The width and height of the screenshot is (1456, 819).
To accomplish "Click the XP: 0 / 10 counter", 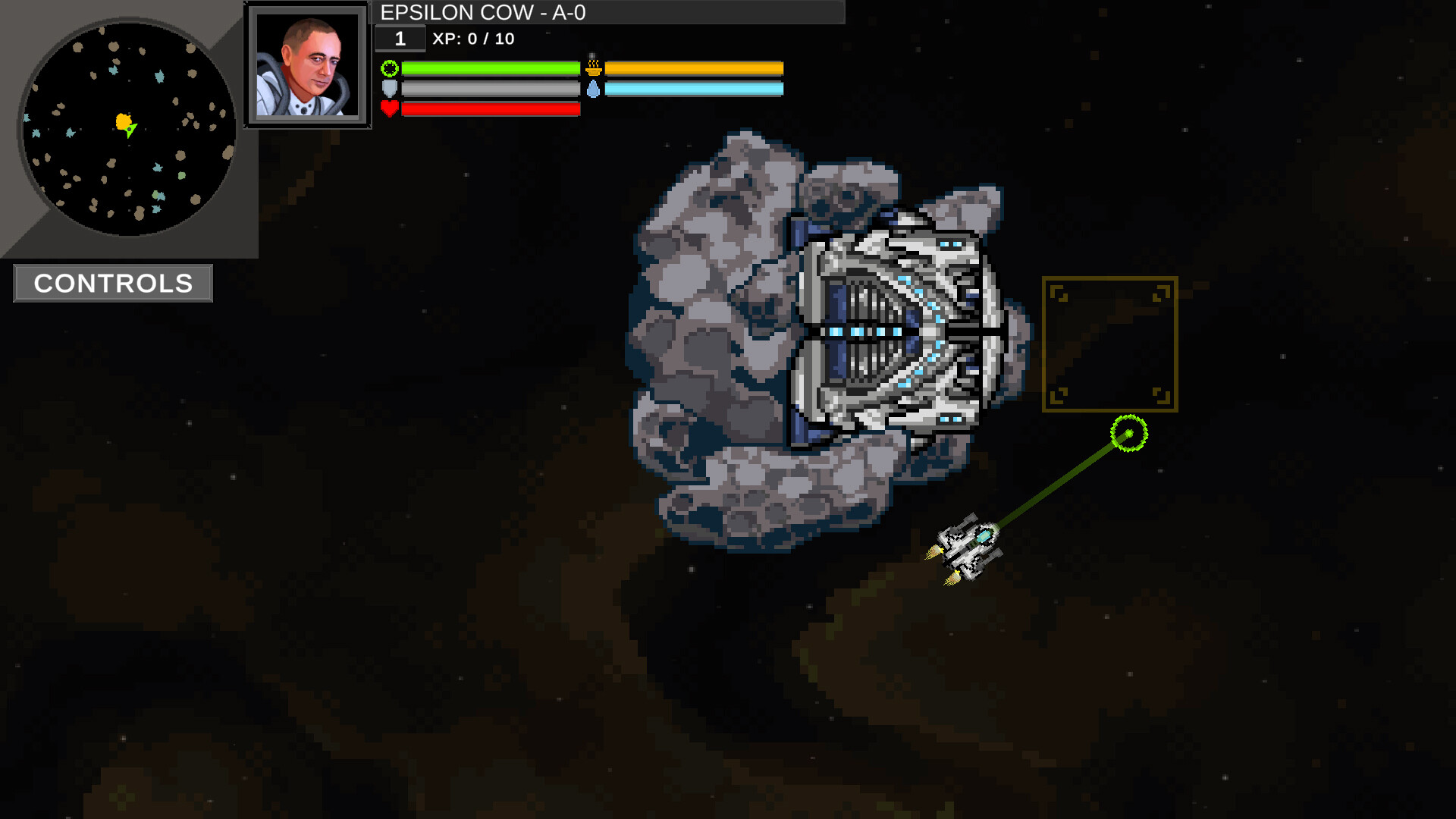I will (471, 39).
